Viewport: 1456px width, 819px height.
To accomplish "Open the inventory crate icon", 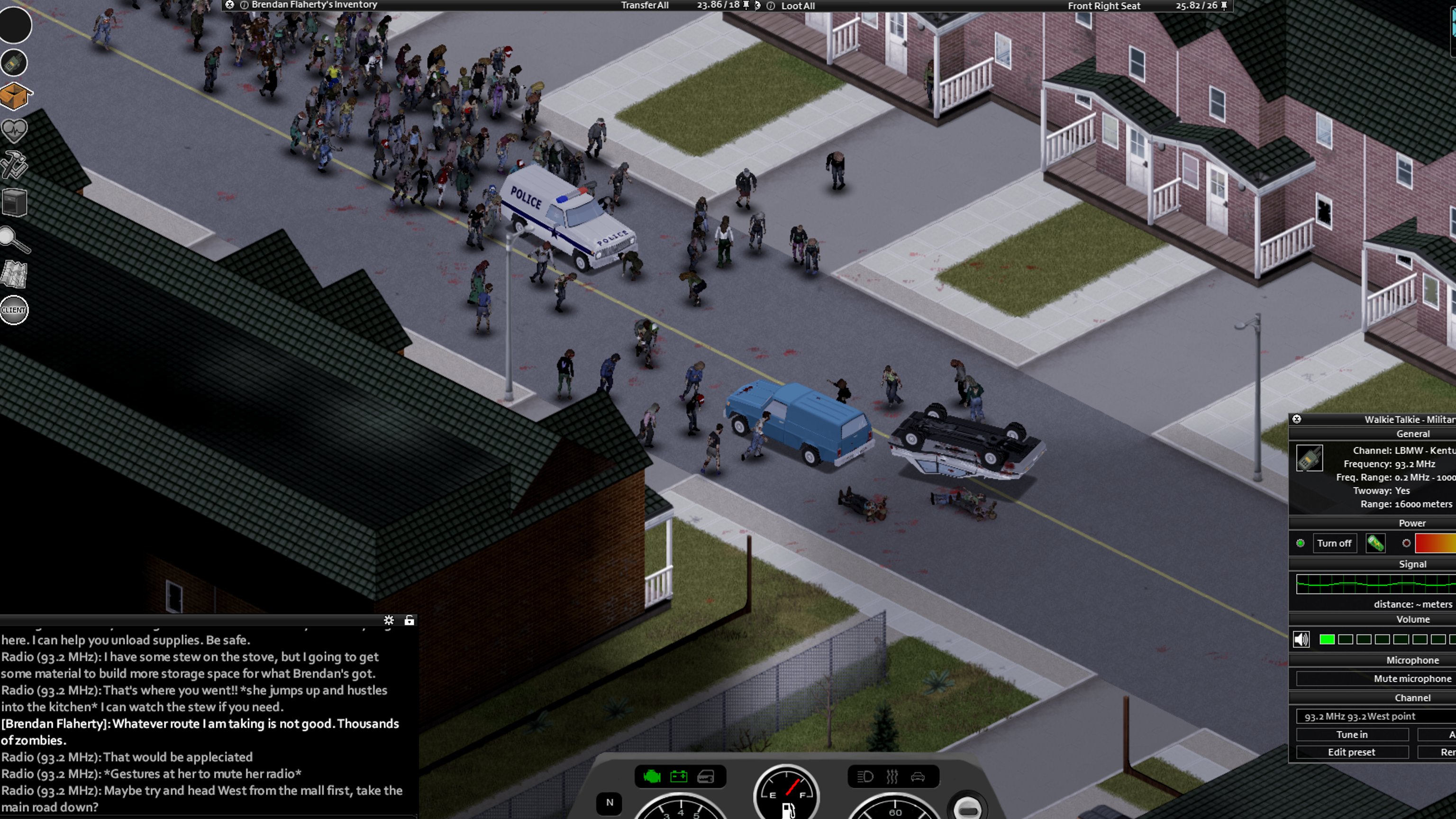I will point(15,96).
